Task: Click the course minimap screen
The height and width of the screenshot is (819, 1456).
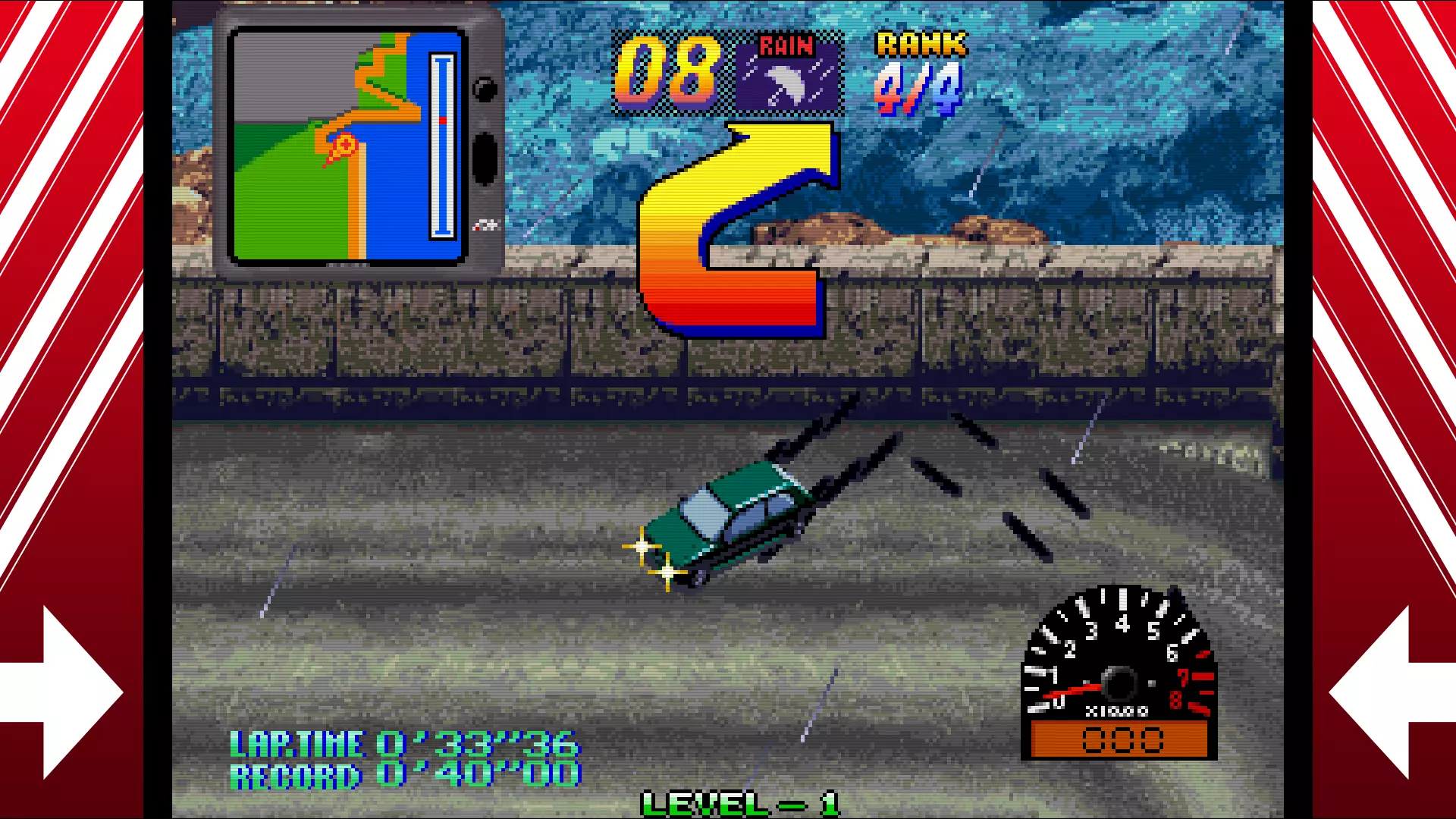Action: (x=347, y=146)
